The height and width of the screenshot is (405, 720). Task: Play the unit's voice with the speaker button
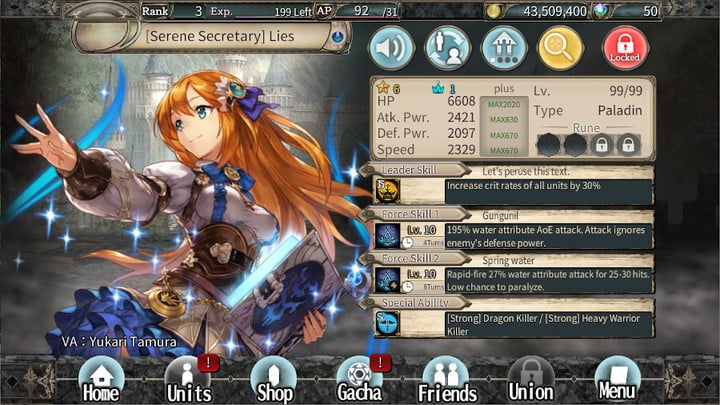point(391,48)
